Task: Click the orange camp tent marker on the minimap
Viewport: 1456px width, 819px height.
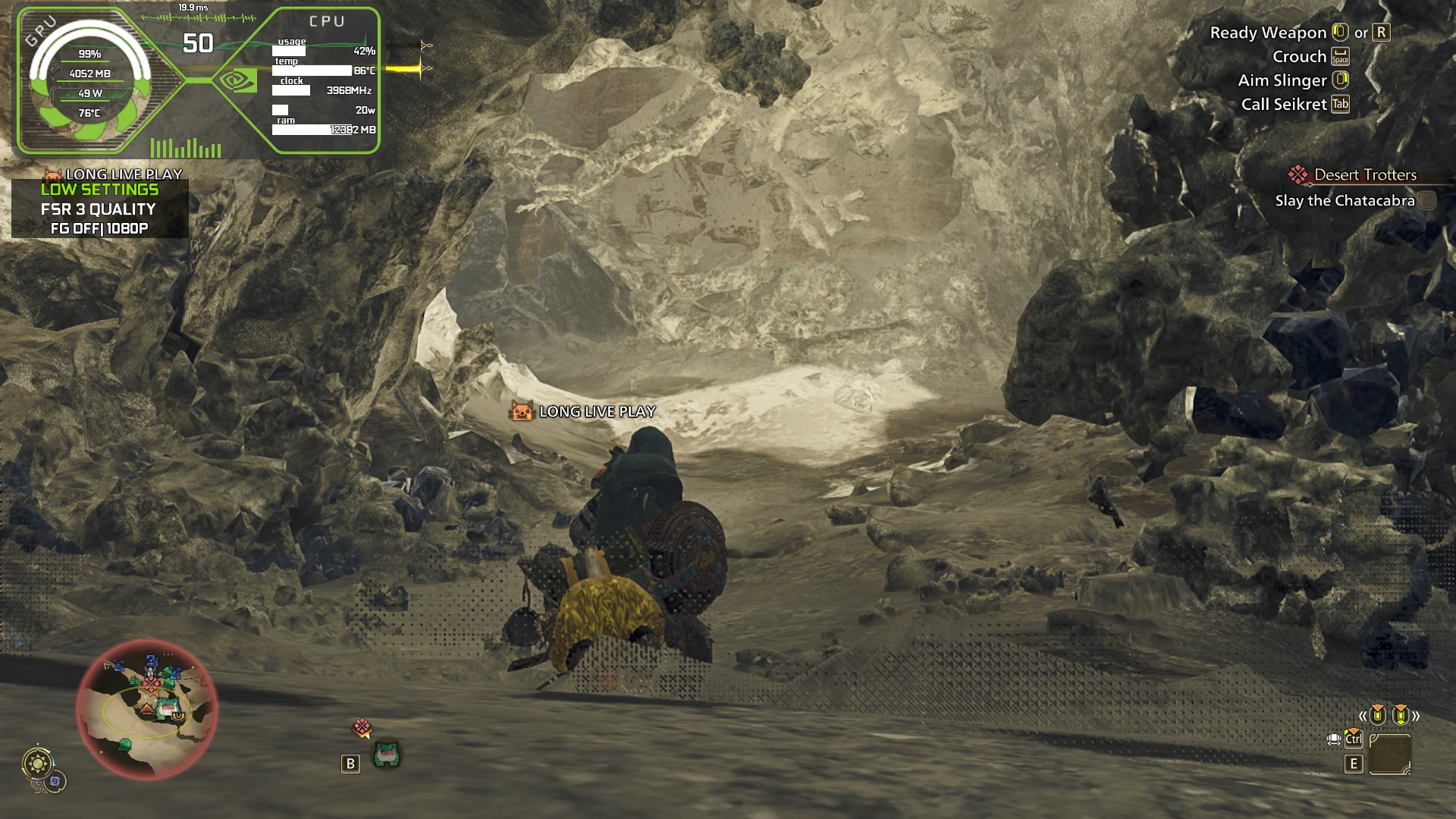Action: click(x=146, y=710)
